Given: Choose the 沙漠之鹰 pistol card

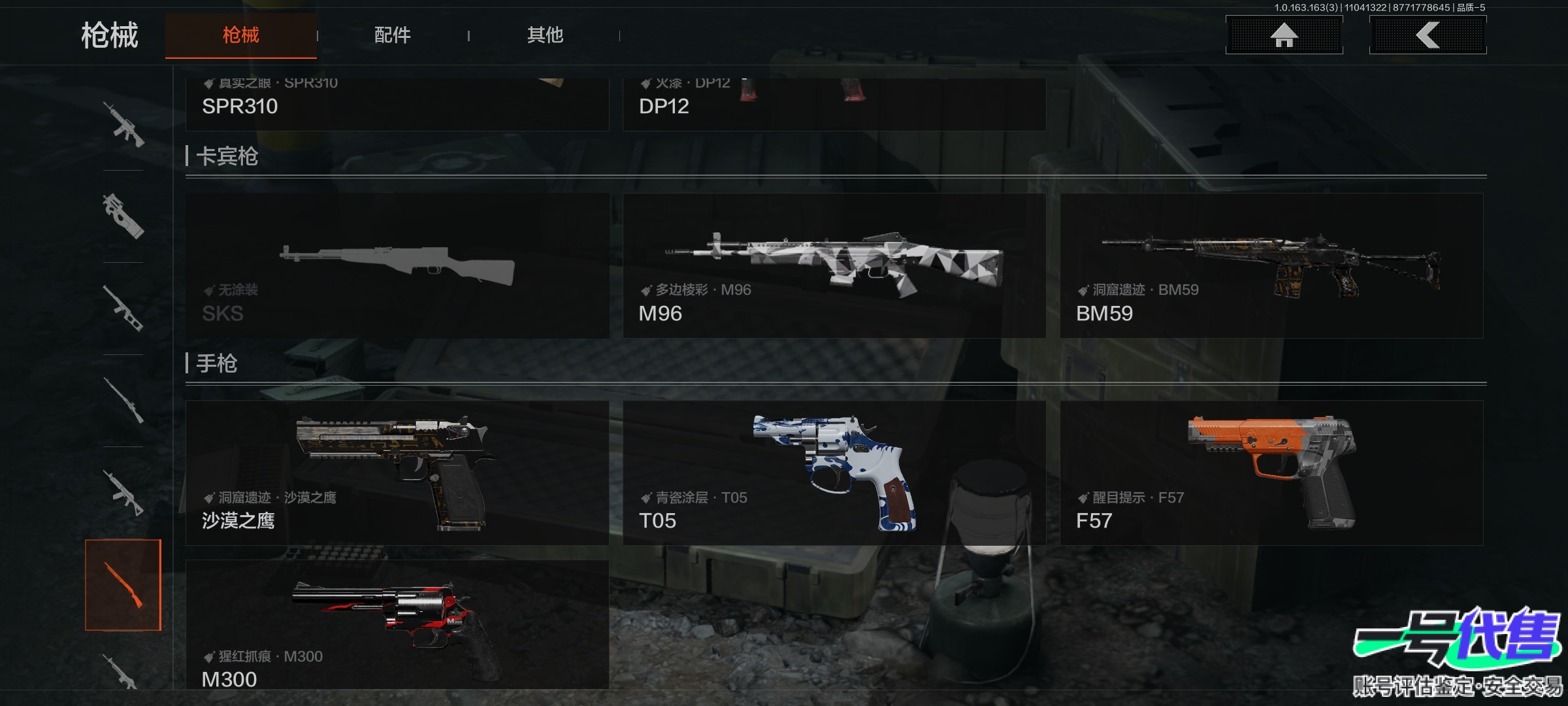Looking at the screenshot, I should [x=397, y=473].
